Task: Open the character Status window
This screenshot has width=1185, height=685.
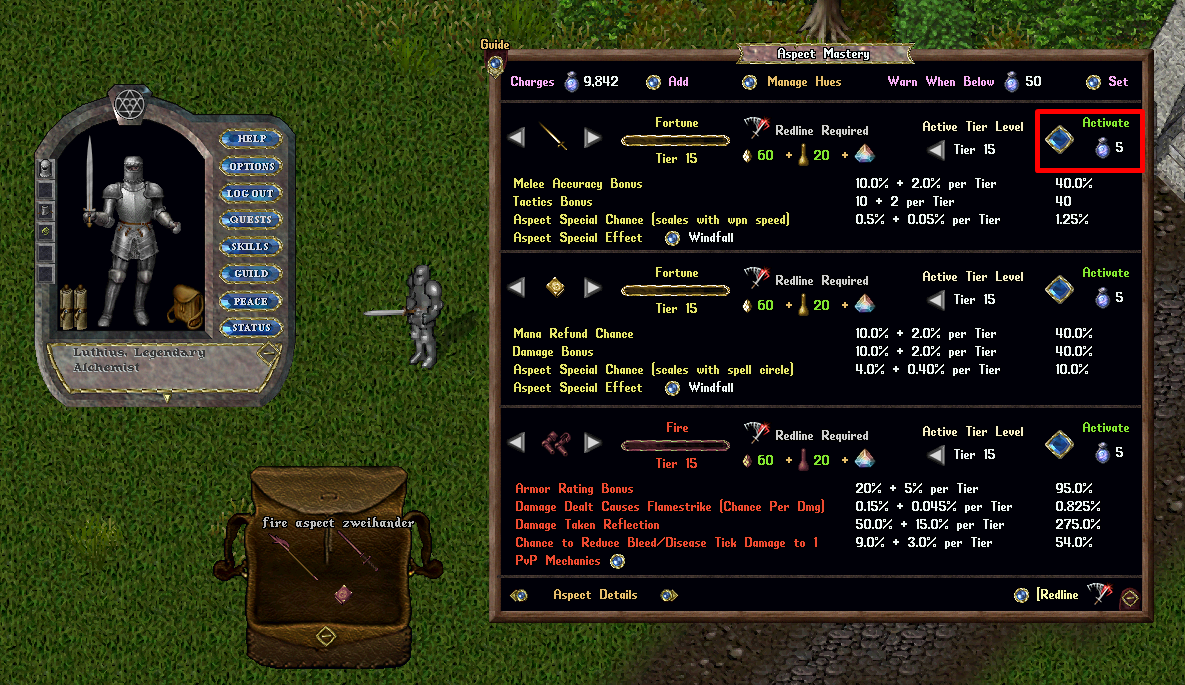Action: (x=250, y=328)
